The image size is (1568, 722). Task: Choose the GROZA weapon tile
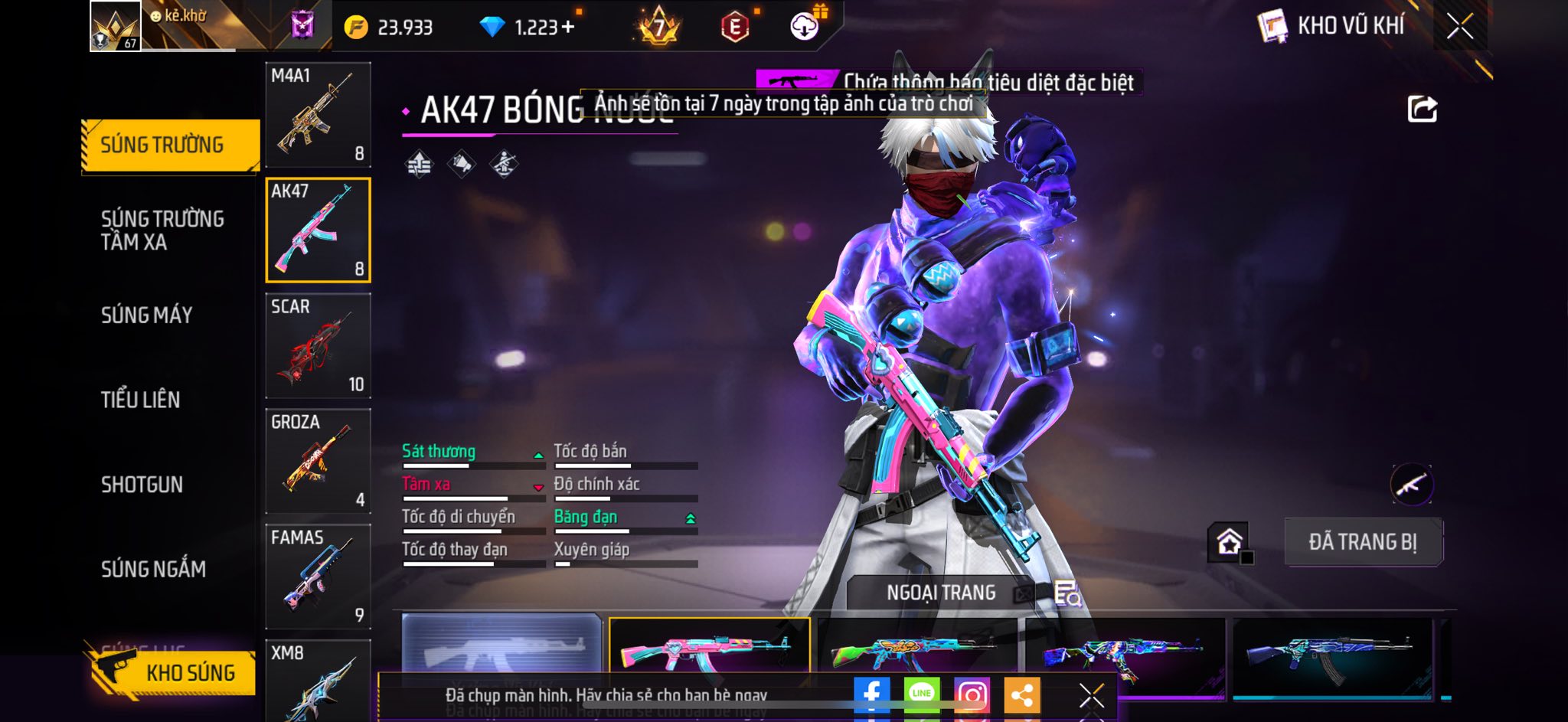(x=318, y=461)
